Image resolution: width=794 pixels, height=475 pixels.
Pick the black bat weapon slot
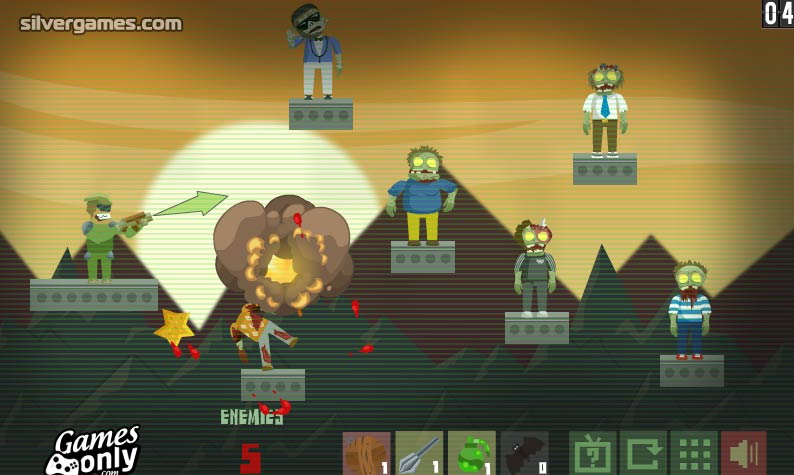click(x=525, y=453)
